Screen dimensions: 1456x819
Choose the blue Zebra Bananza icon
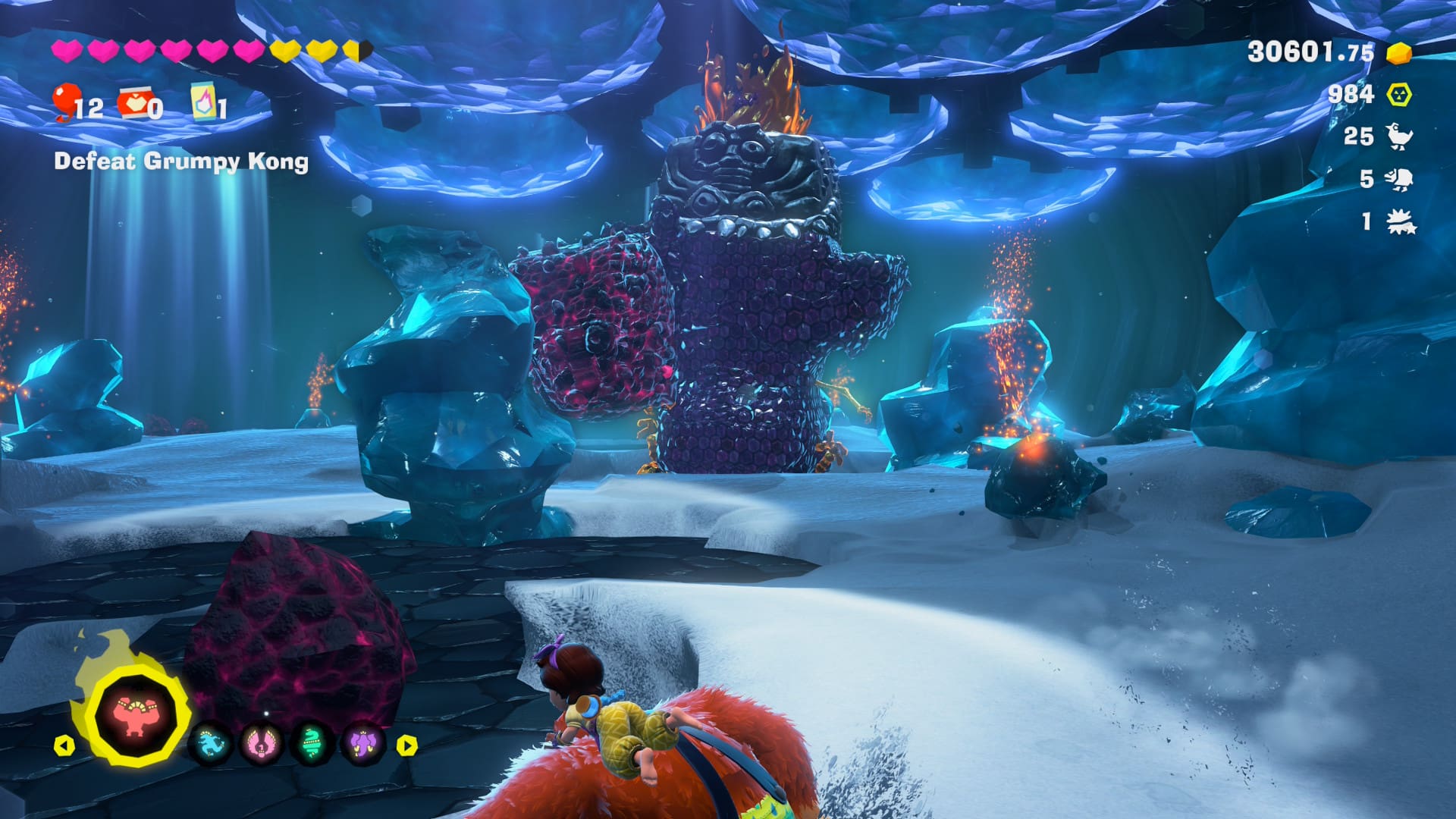click(210, 745)
